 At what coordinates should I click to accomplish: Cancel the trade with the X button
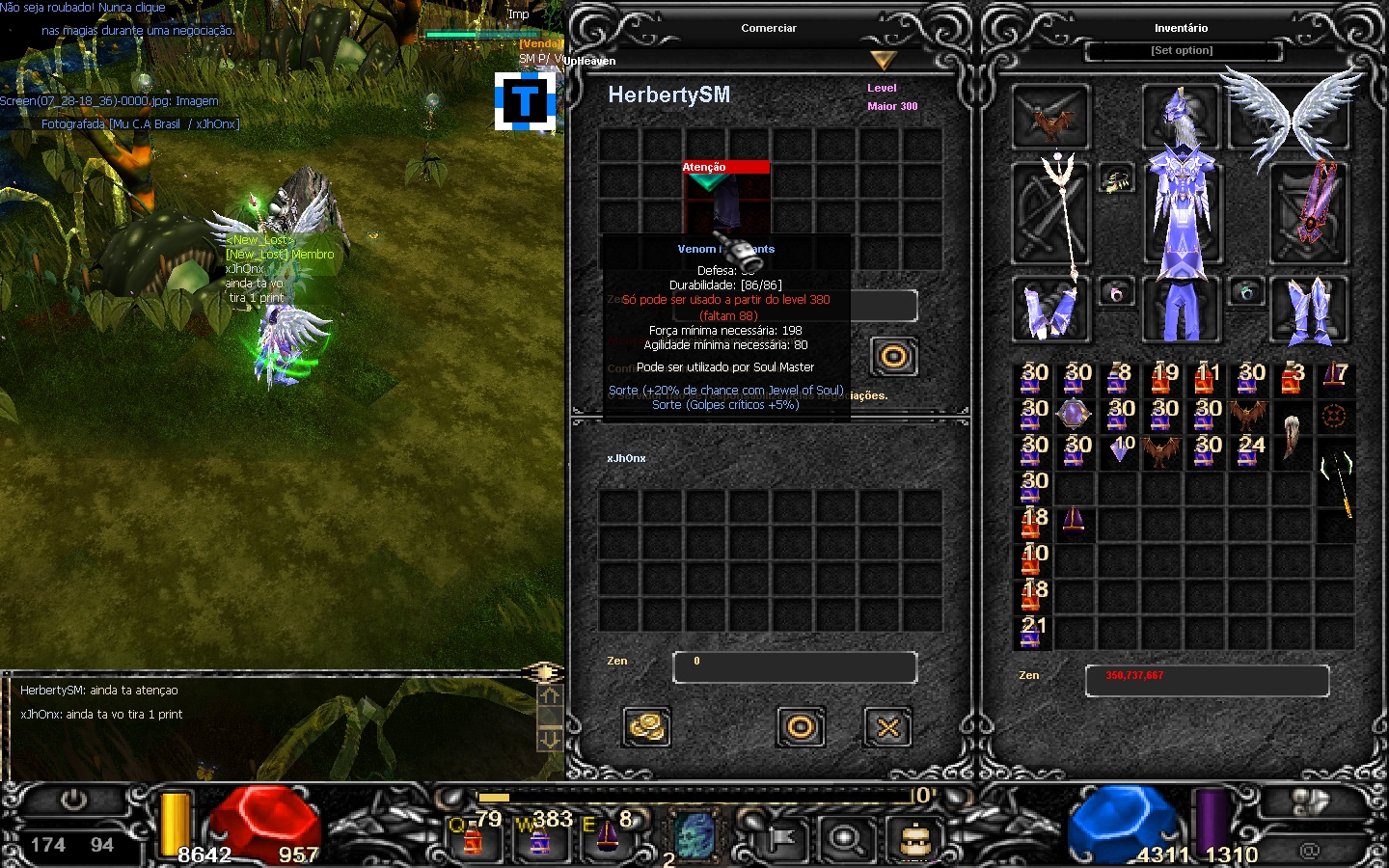[887, 727]
